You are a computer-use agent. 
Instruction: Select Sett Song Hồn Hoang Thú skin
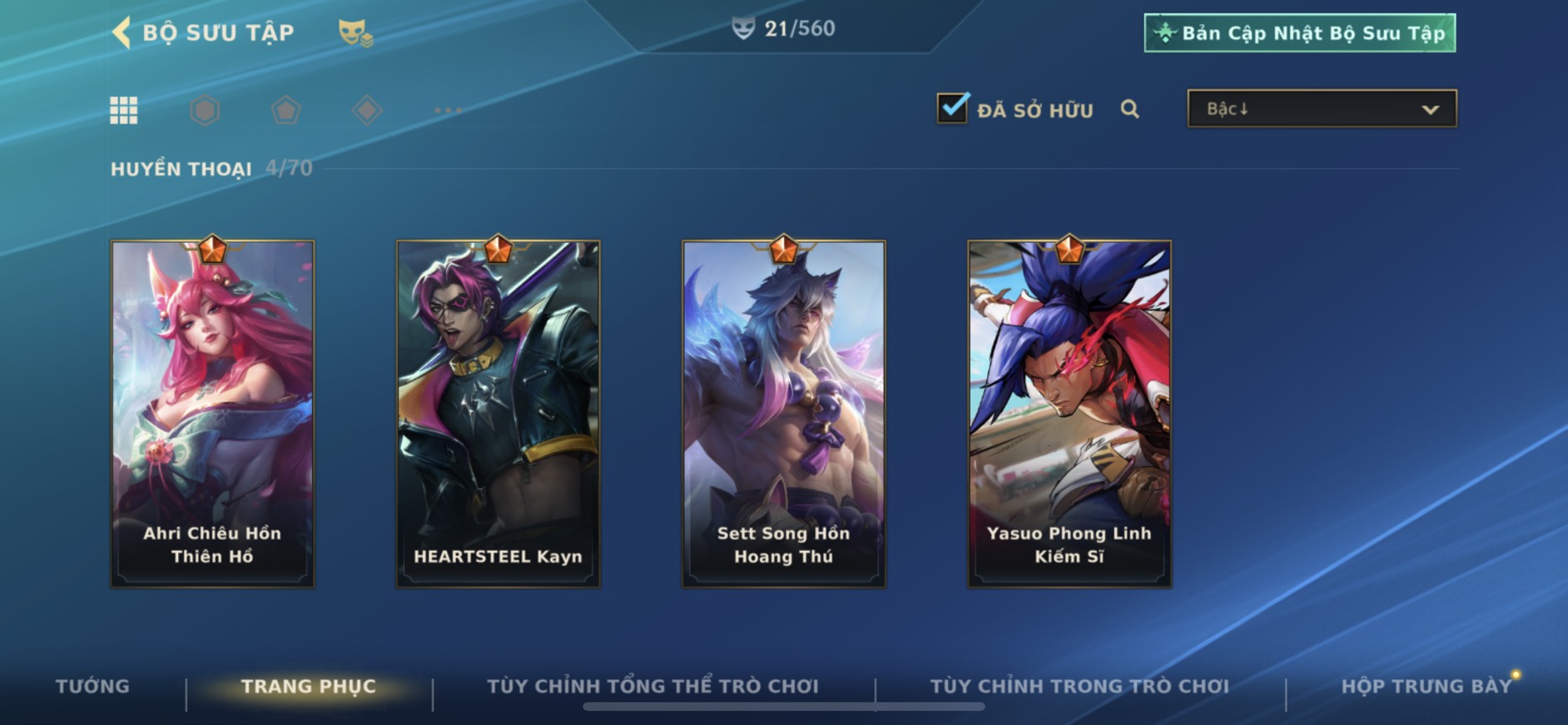pyautogui.click(x=783, y=414)
